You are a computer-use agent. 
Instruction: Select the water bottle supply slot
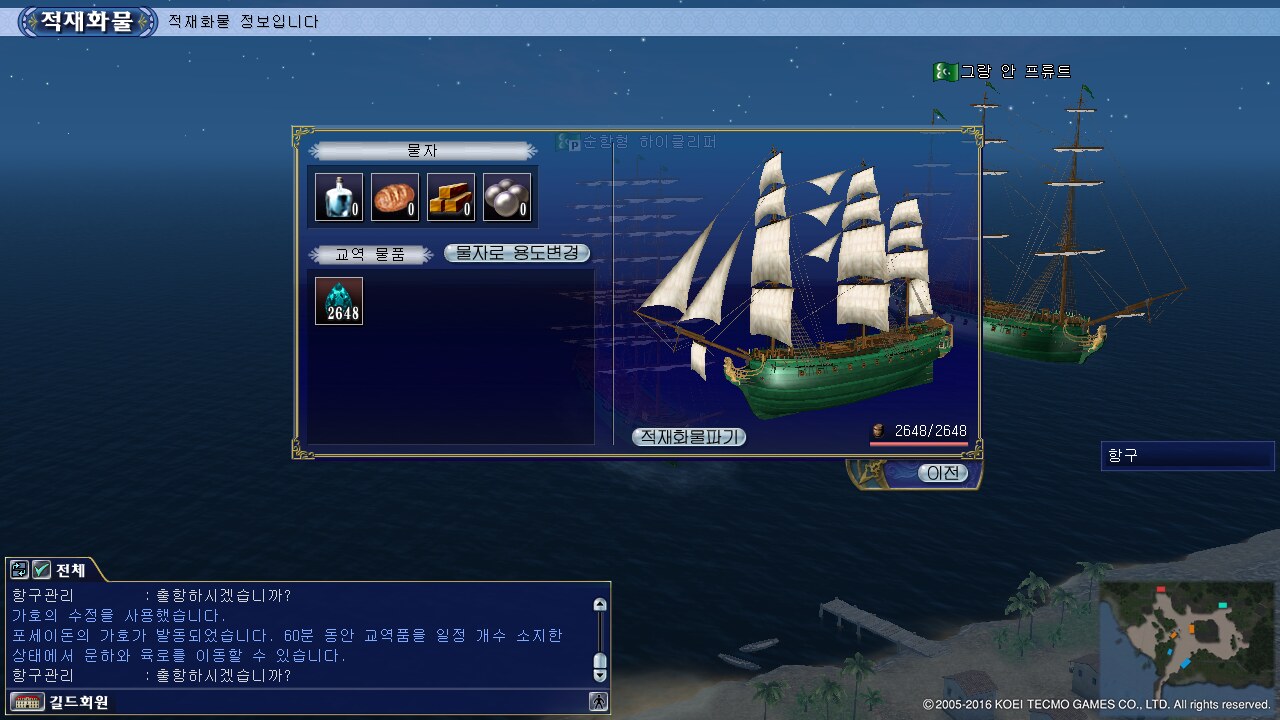(339, 197)
